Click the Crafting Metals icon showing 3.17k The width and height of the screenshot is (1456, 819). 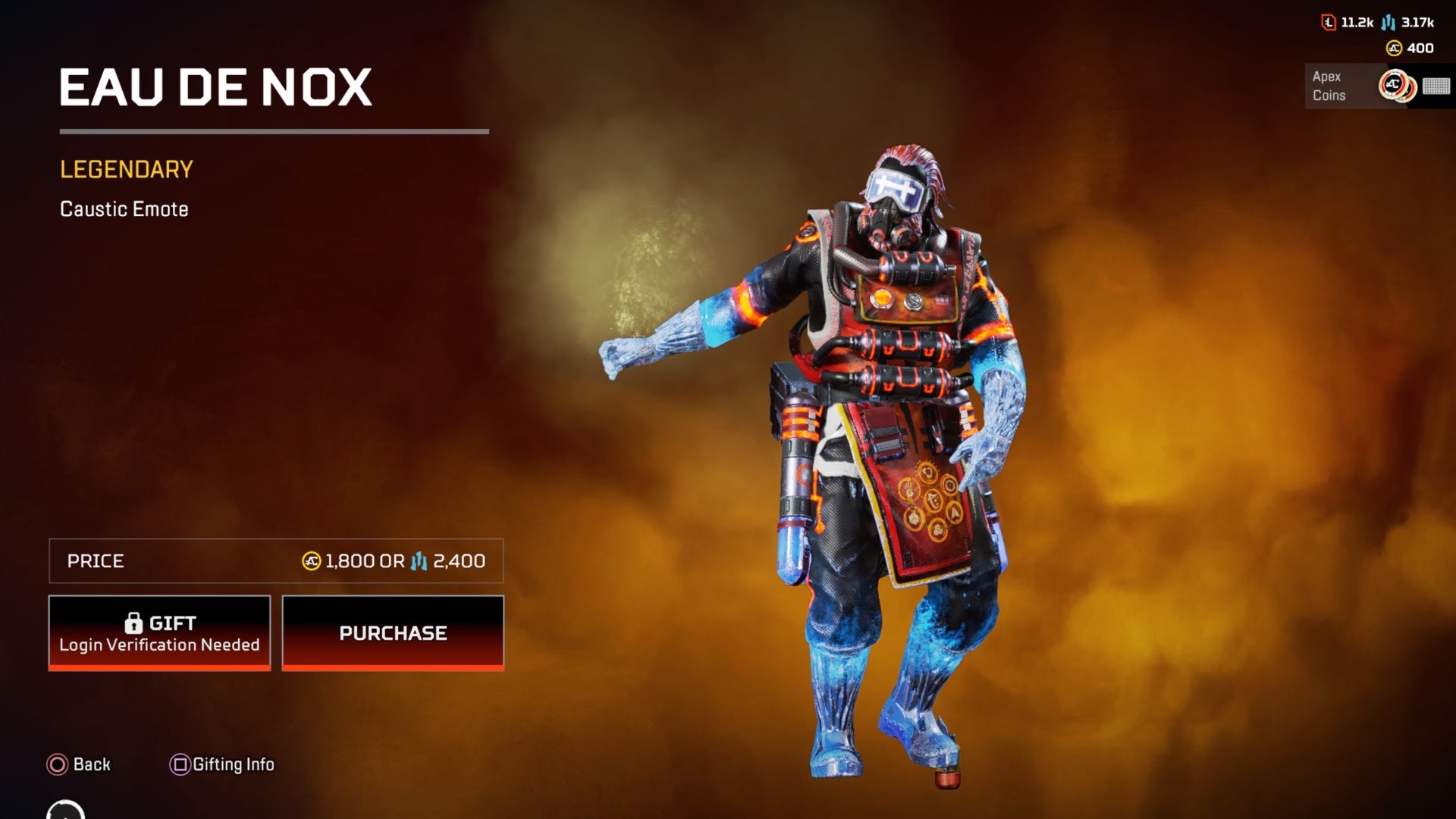point(1388,22)
